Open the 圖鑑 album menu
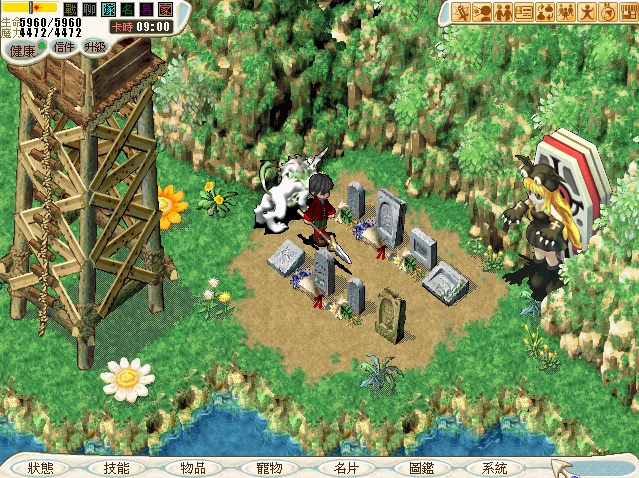This screenshot has width=639, height=478. 421,468
